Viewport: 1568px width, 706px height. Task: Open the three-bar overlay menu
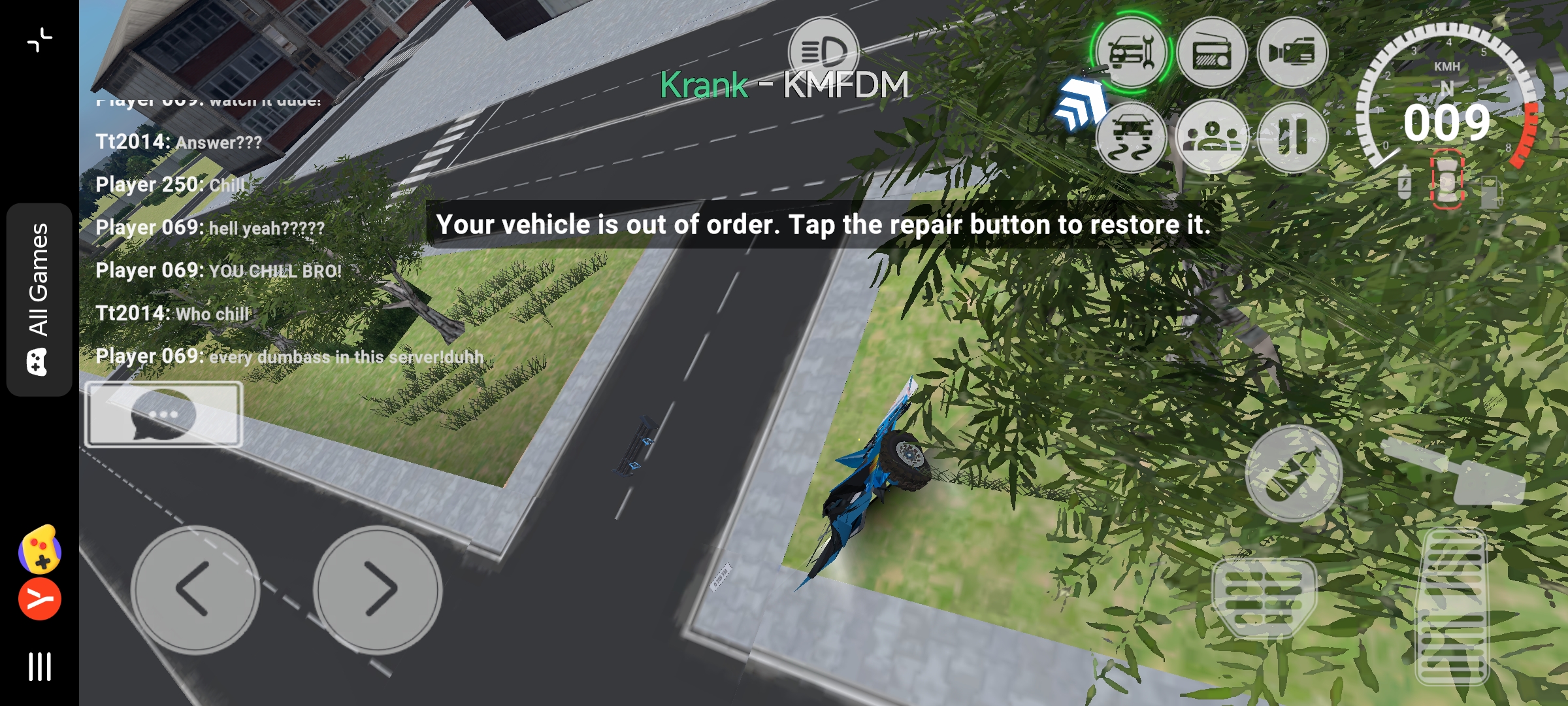[x=39, y=667]
